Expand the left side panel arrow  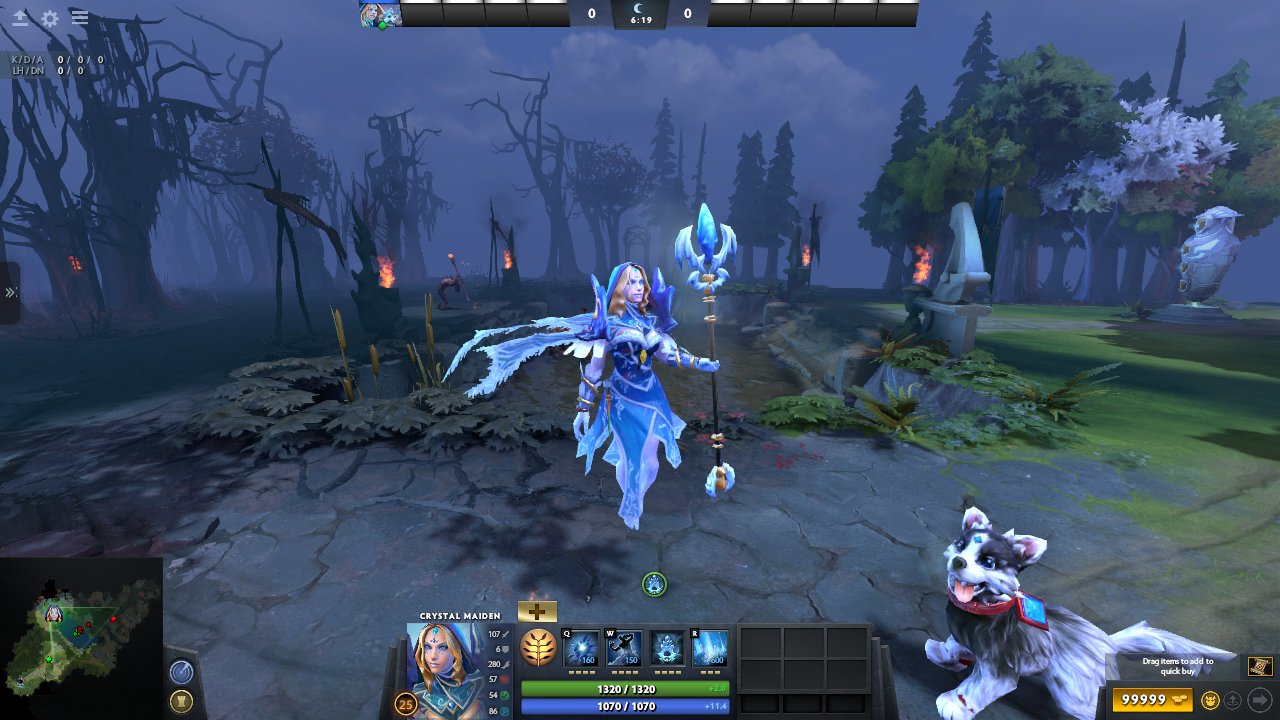coord(10,292)
